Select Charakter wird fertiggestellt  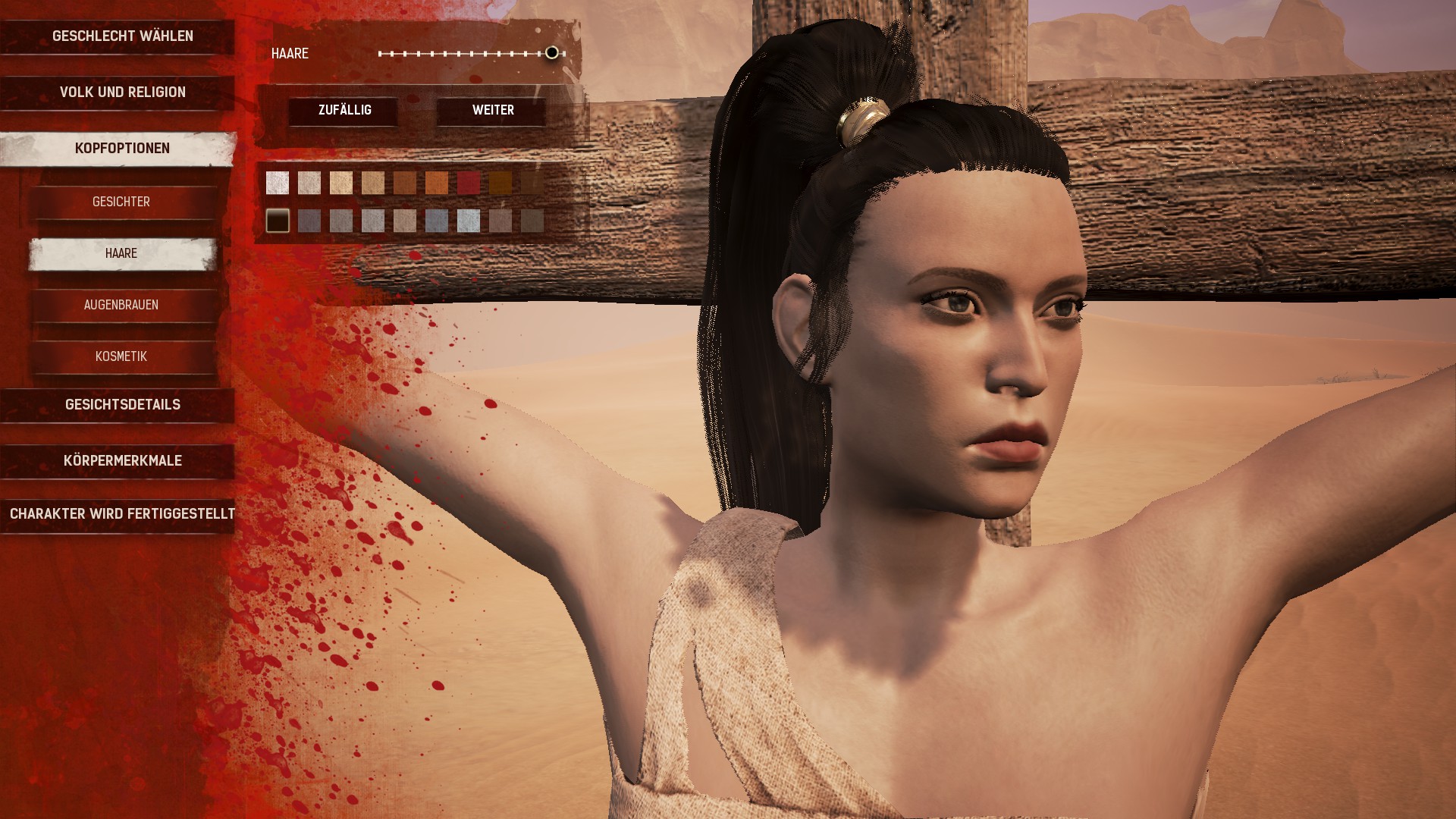[x=122, y=513]
